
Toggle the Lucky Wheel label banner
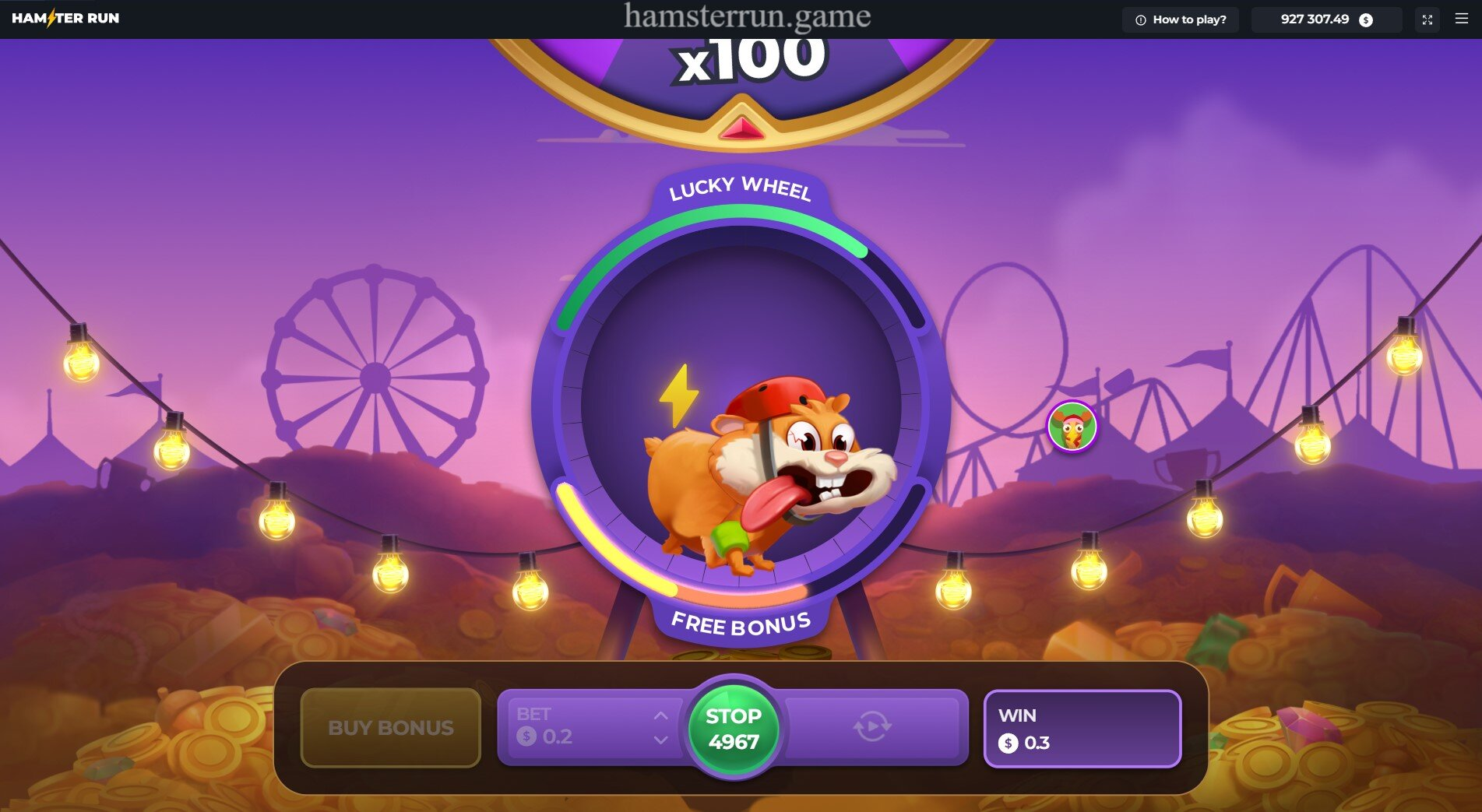click(741, 189)
